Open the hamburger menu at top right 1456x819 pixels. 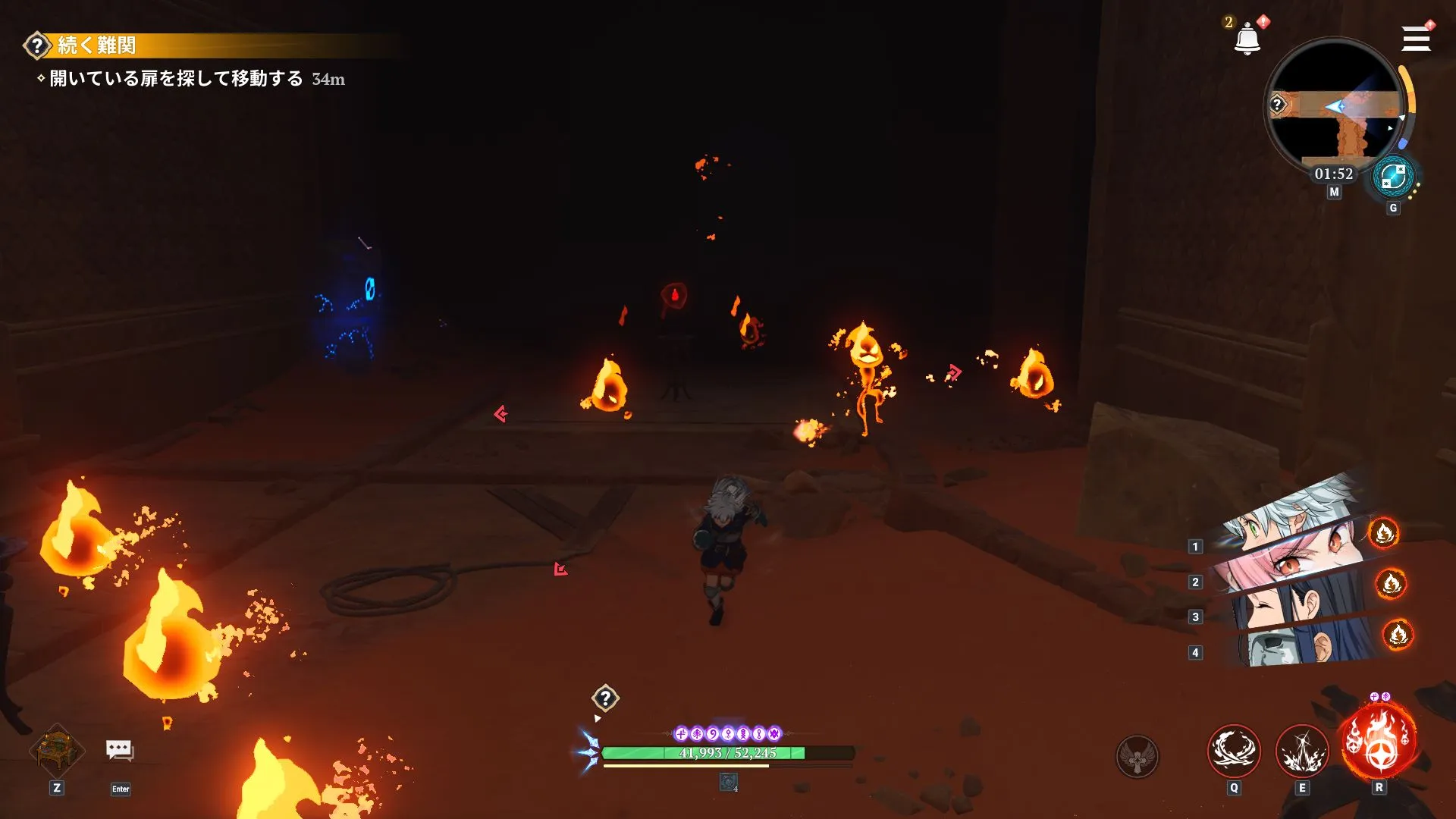click(1415, 38)
